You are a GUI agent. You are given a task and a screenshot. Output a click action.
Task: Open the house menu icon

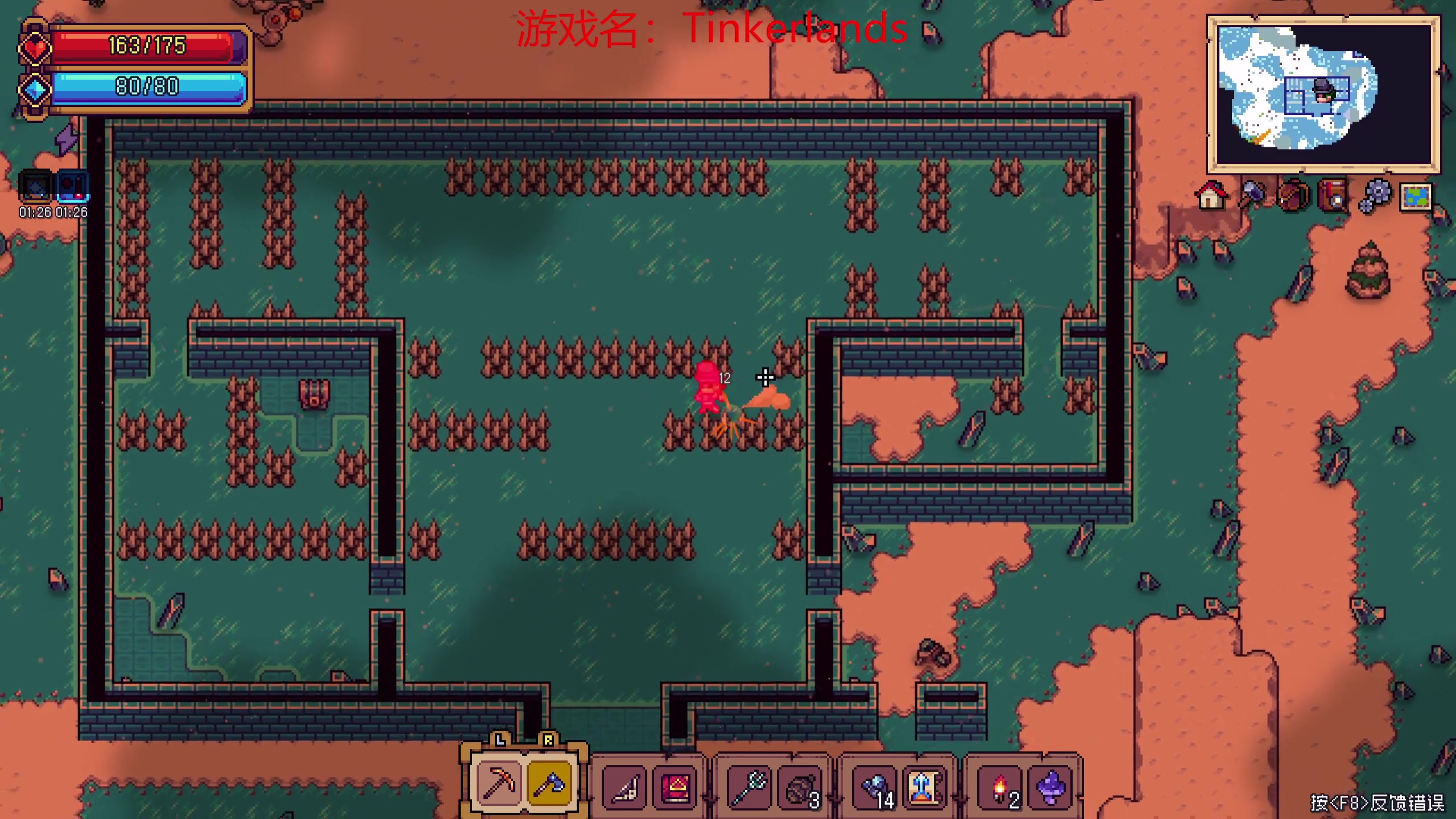click(x=1211, y=196)
